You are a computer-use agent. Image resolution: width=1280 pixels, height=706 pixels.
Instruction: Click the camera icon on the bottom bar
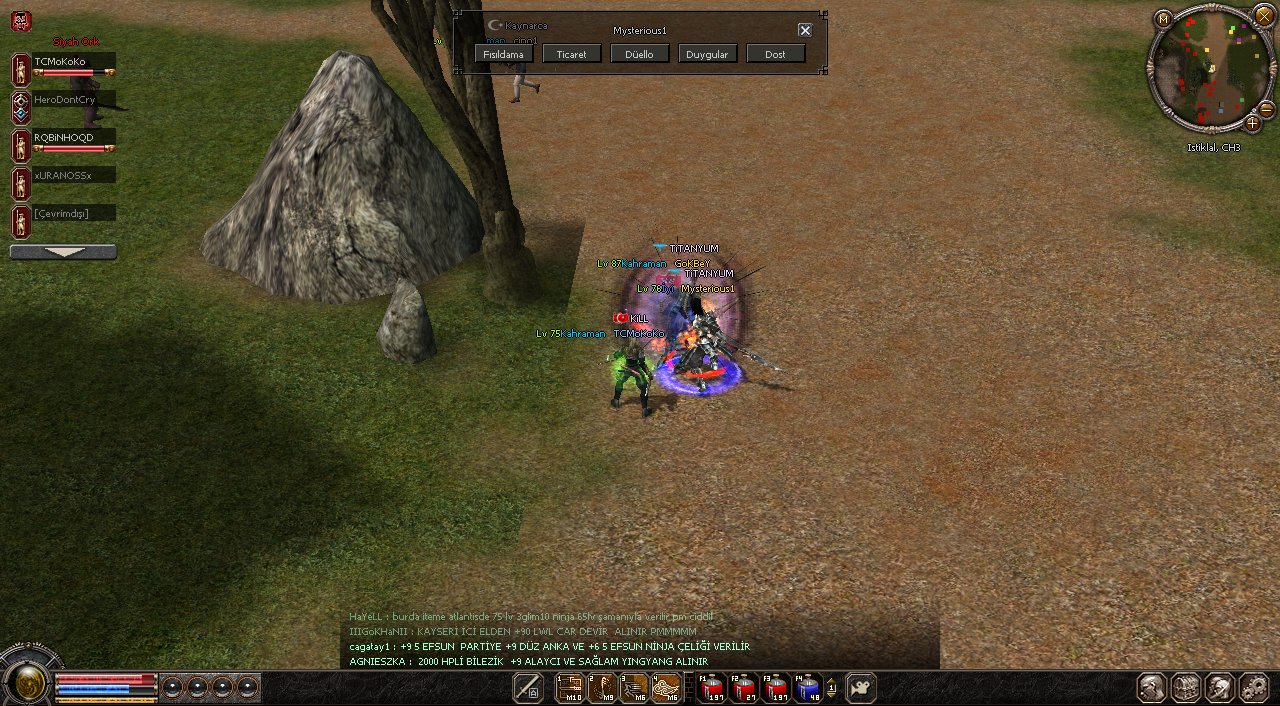(x=861, y=688)
